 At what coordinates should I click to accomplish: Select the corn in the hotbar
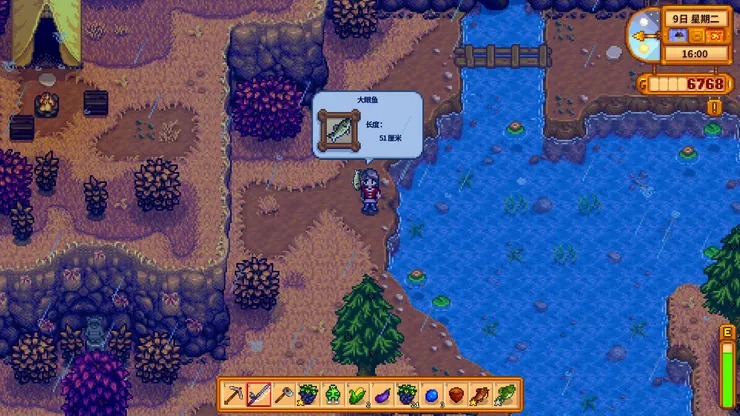click(x=358, y=394)
